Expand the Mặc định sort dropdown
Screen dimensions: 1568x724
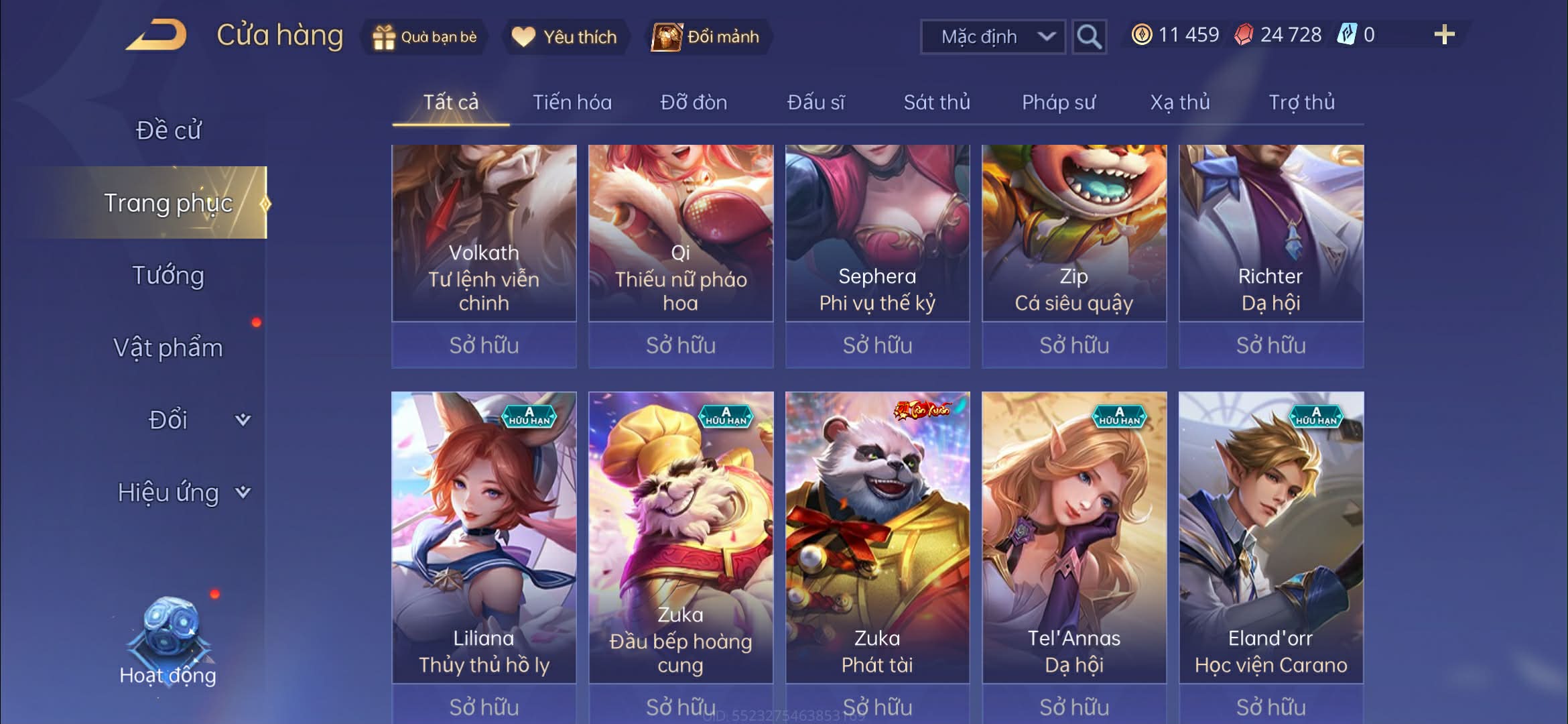click(993, 37)
